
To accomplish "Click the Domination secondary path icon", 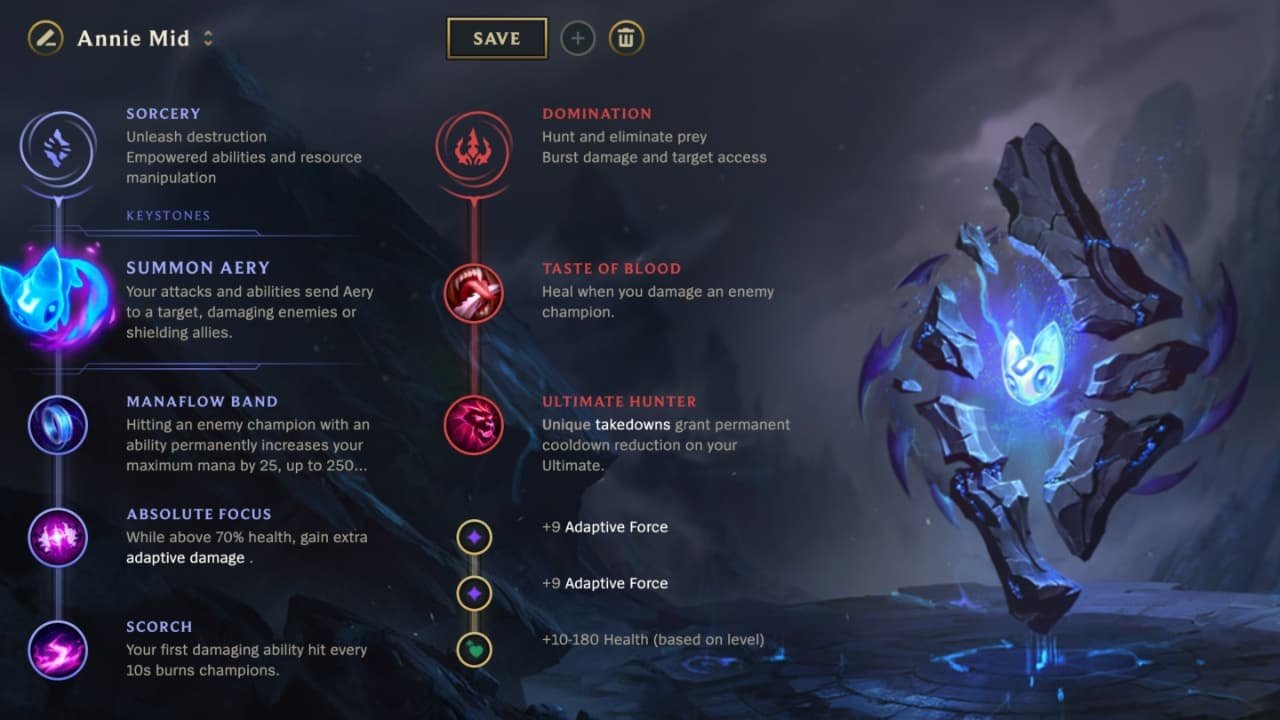I will pos(473,146).
